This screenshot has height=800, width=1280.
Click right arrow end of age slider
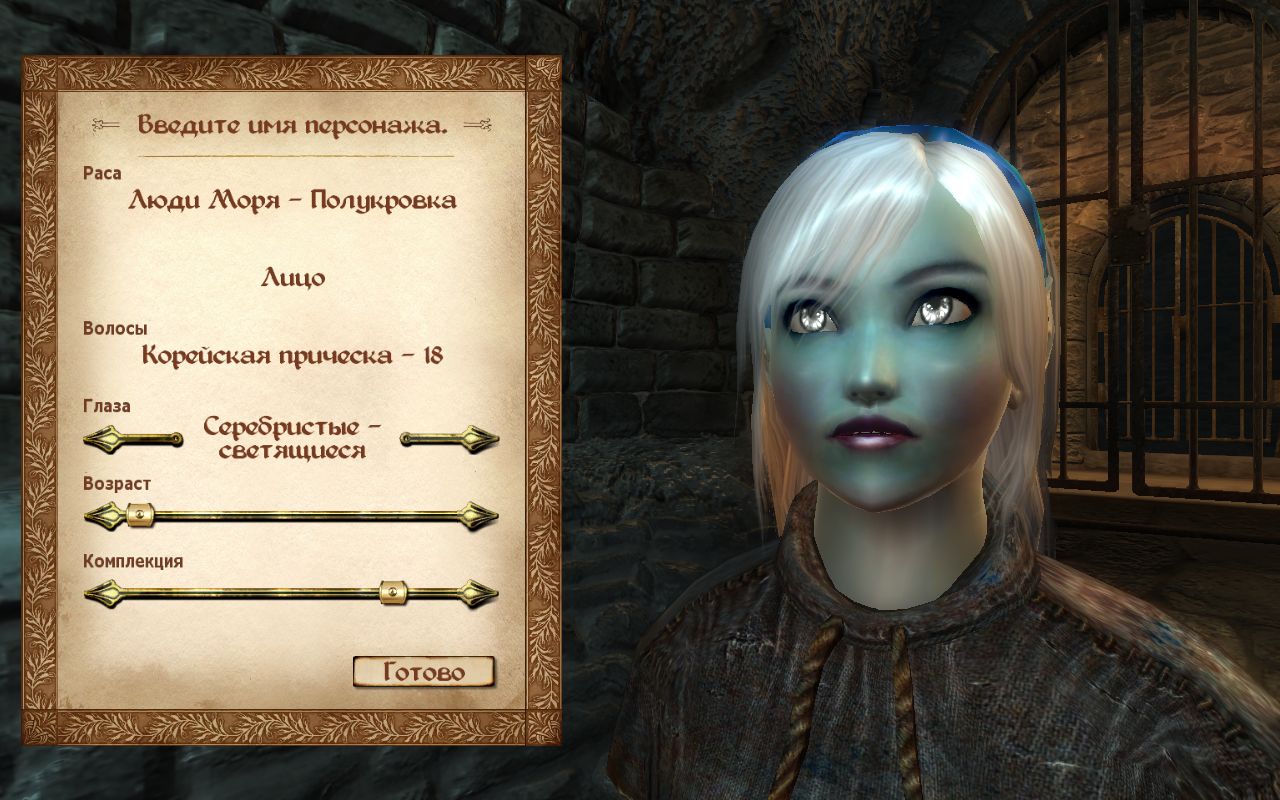[480, 516]
